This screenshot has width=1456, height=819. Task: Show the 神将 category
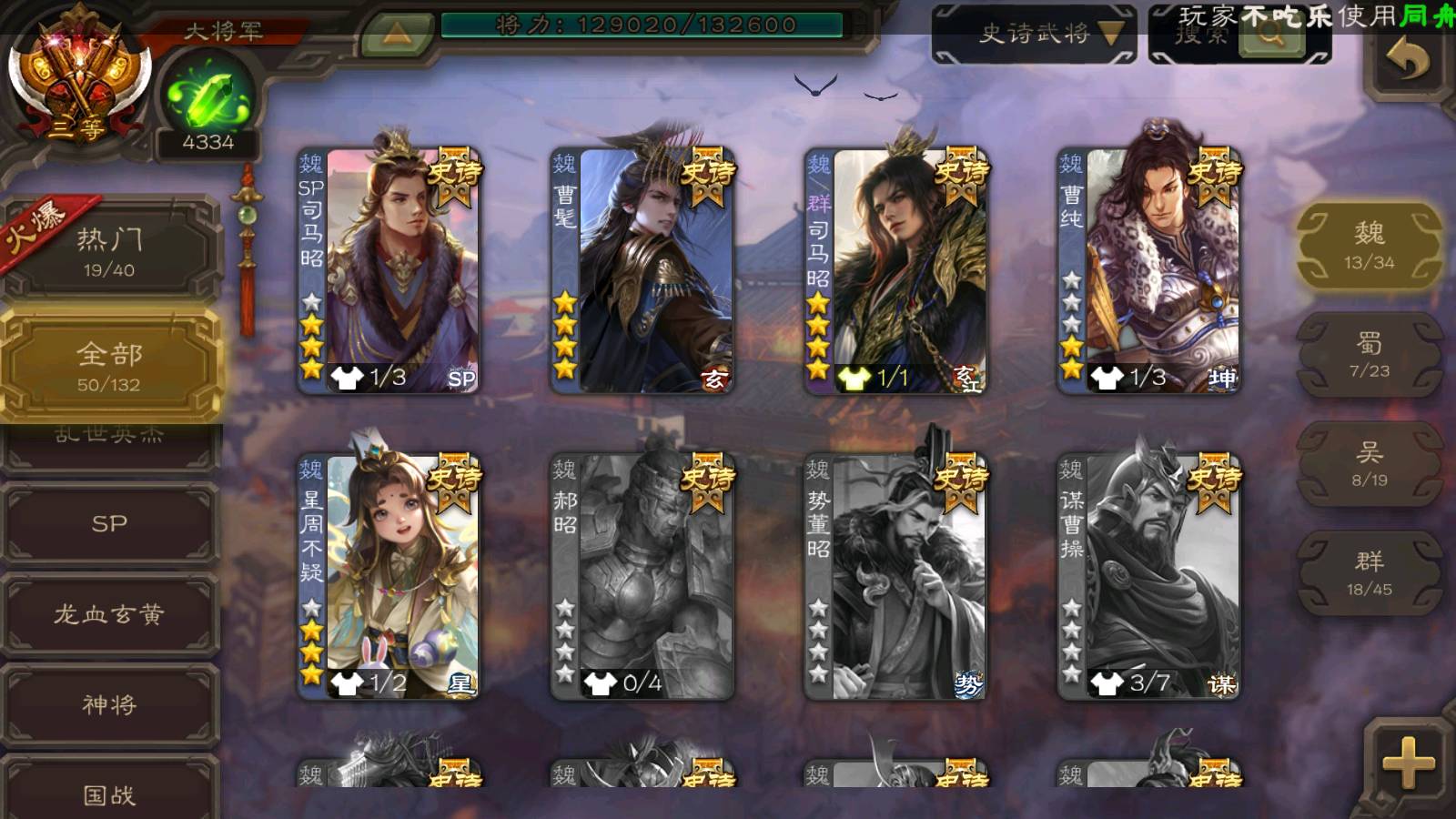click(109, 704)
